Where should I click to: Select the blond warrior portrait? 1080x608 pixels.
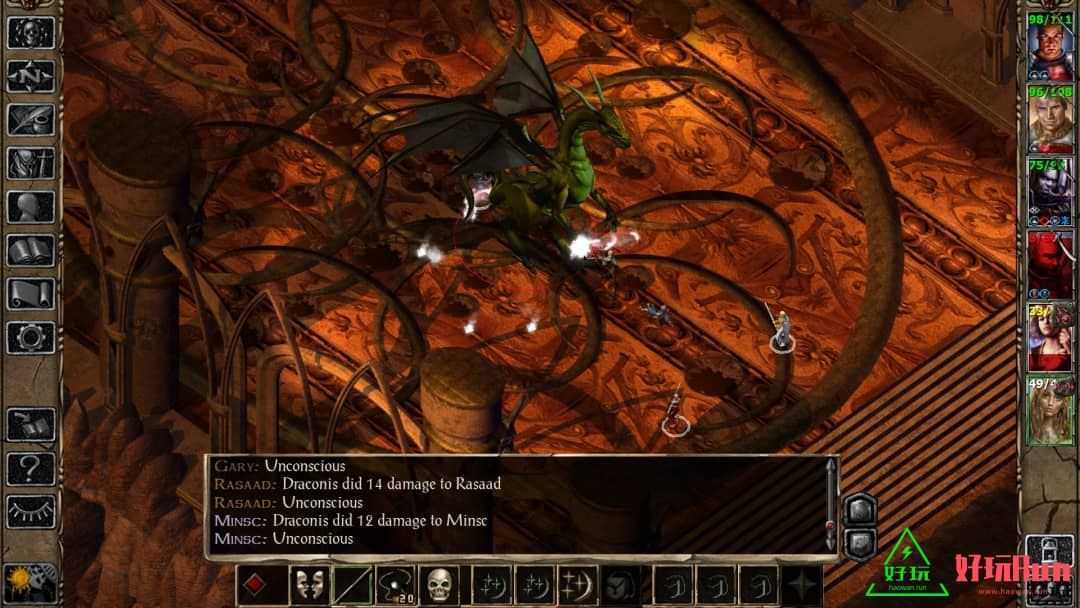pyautogui.click(x=1050, y=119)
